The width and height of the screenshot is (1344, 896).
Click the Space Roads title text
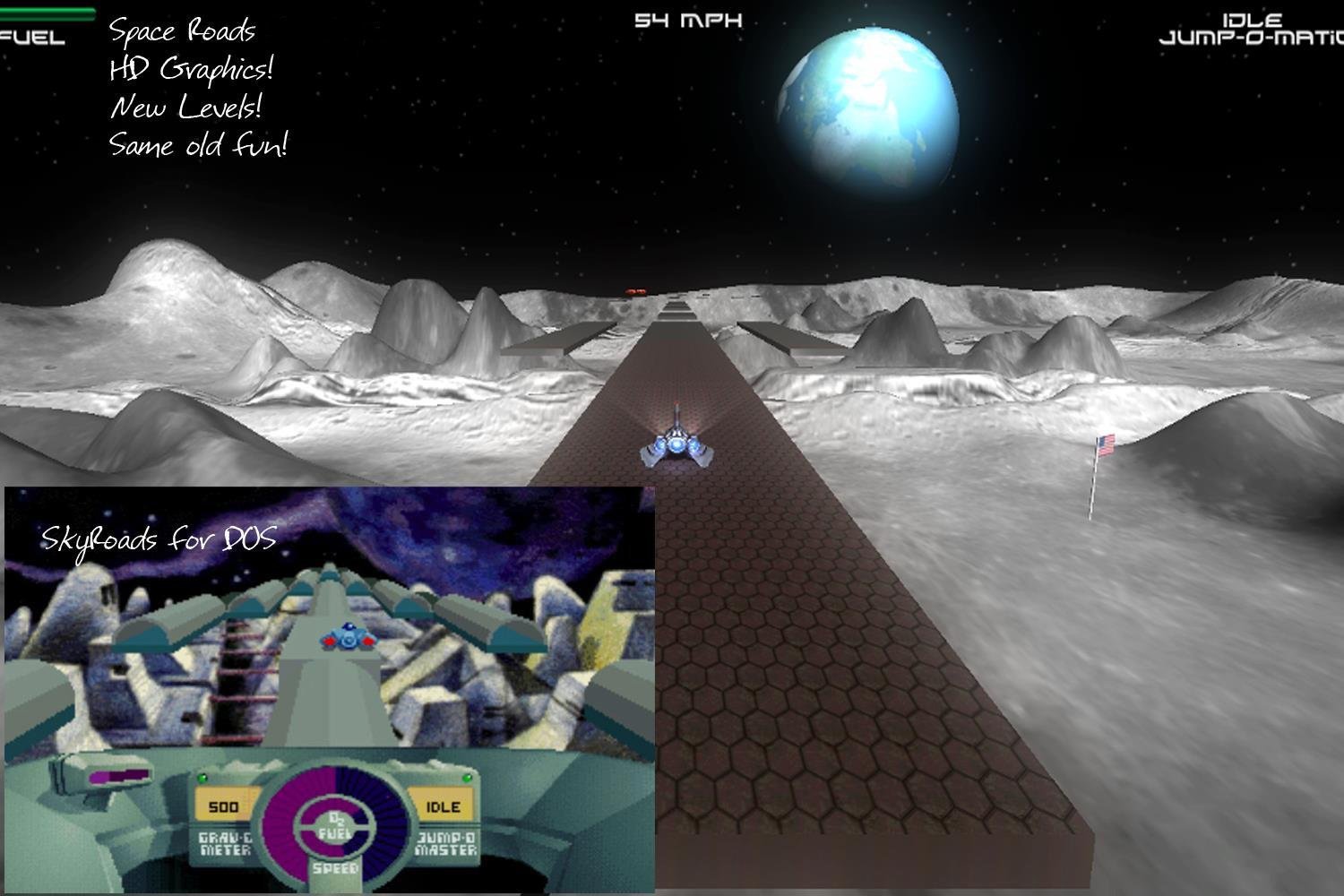(182, 30)
